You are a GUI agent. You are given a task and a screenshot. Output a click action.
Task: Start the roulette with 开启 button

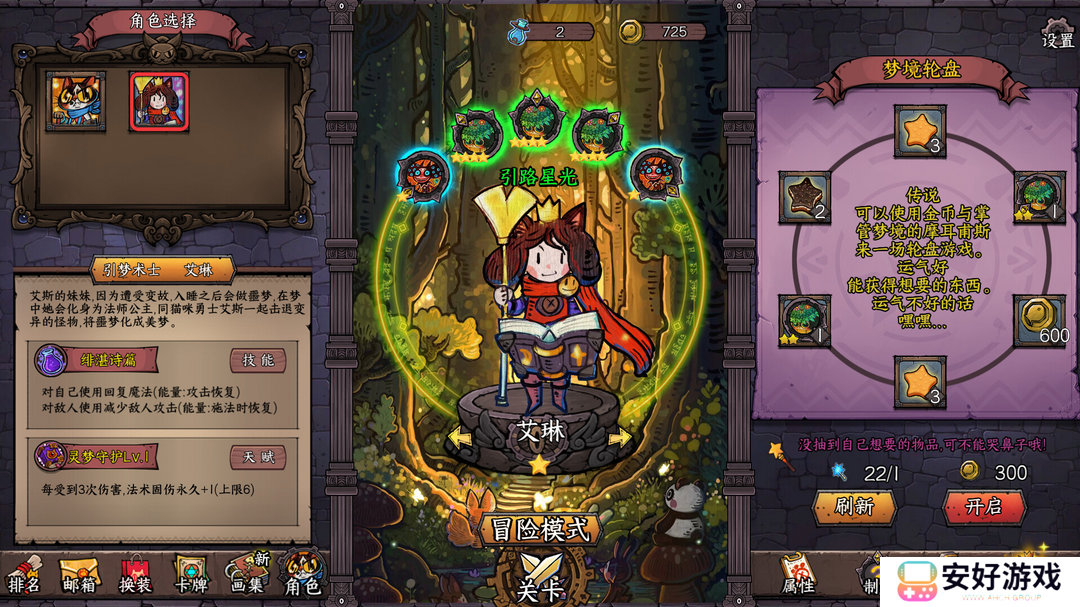984,507
